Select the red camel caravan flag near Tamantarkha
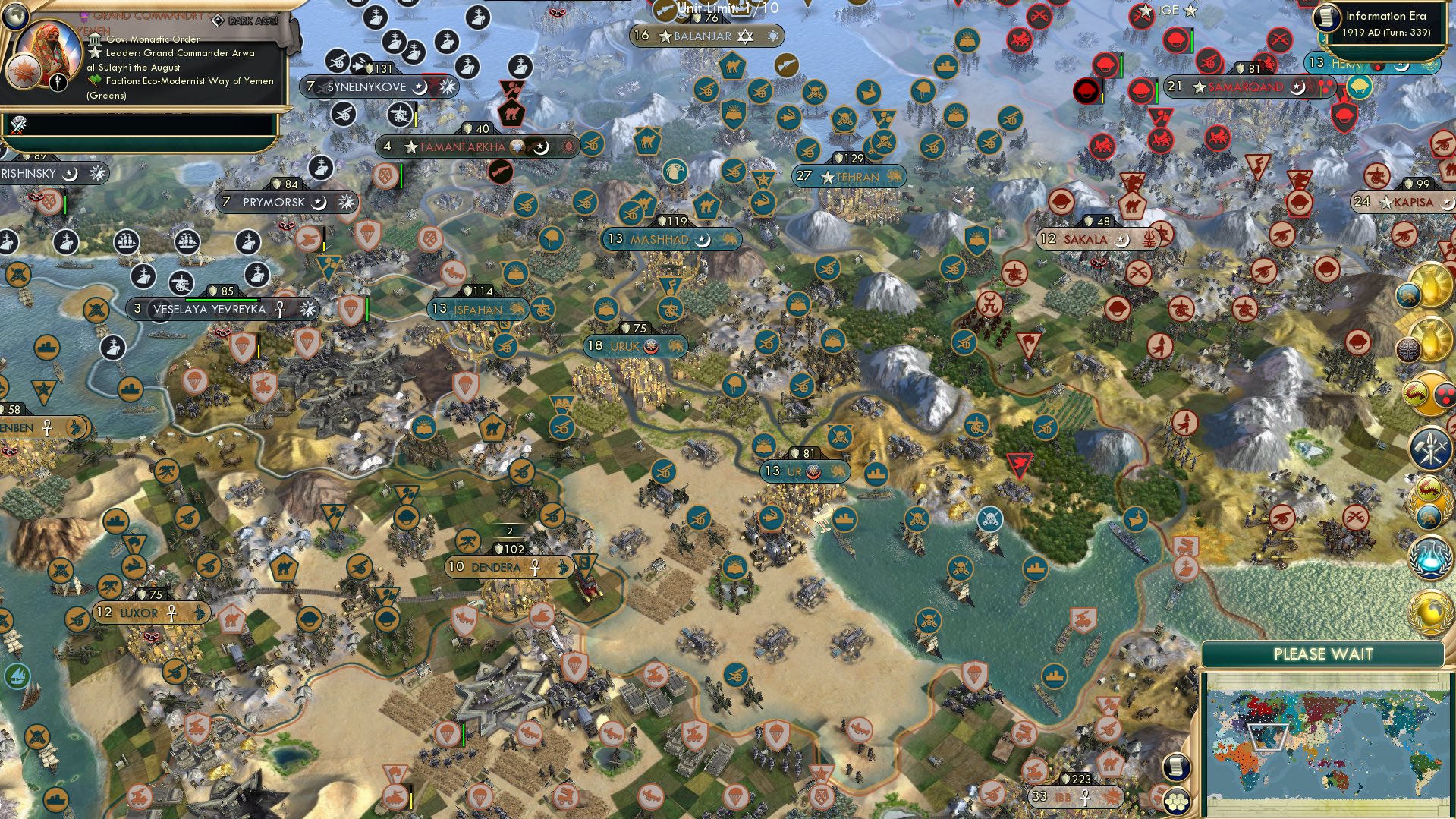1456x819 pixels. [511, 115]
